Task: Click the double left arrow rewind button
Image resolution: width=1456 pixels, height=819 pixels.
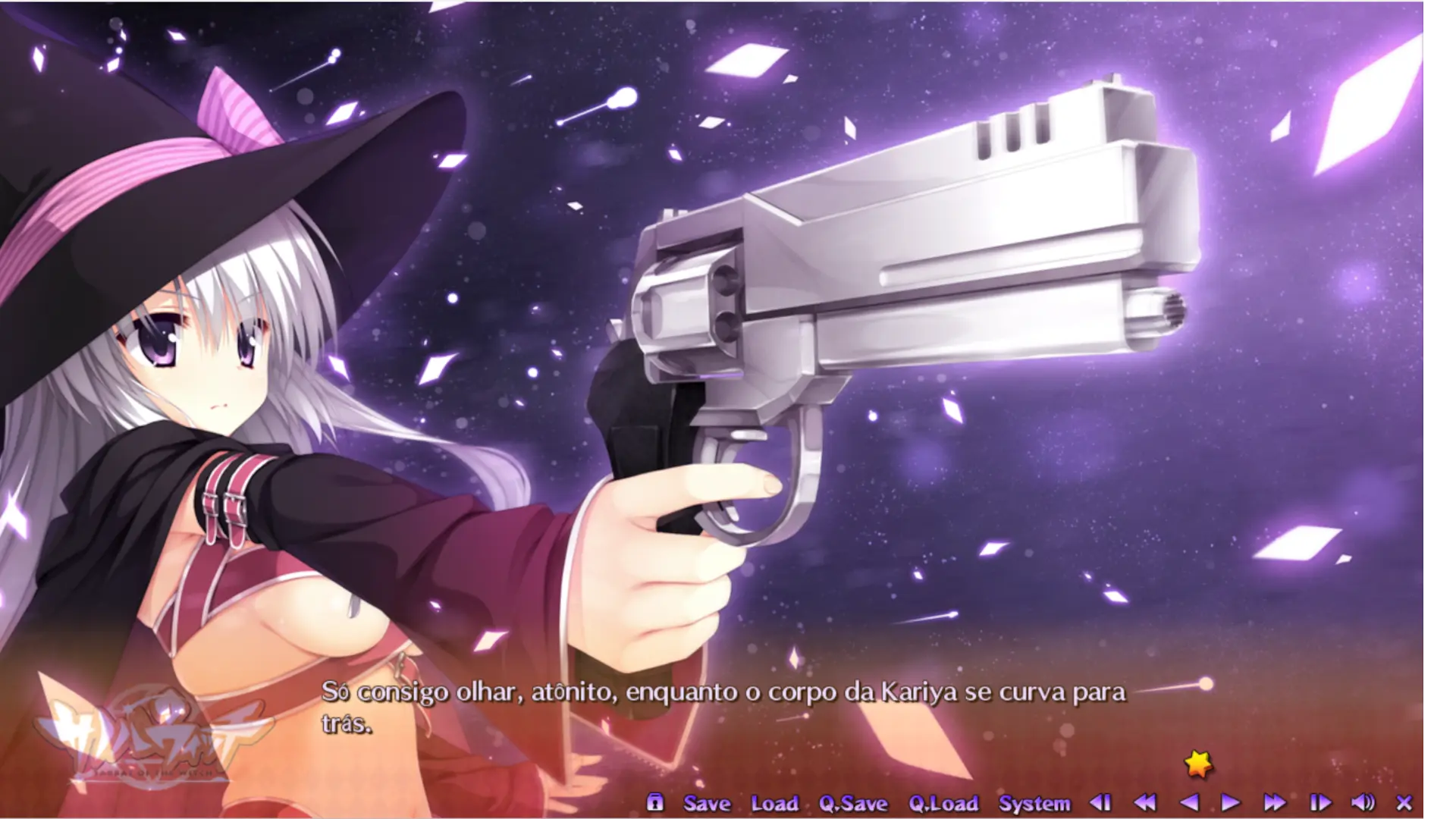Action: click(1145, 802)
